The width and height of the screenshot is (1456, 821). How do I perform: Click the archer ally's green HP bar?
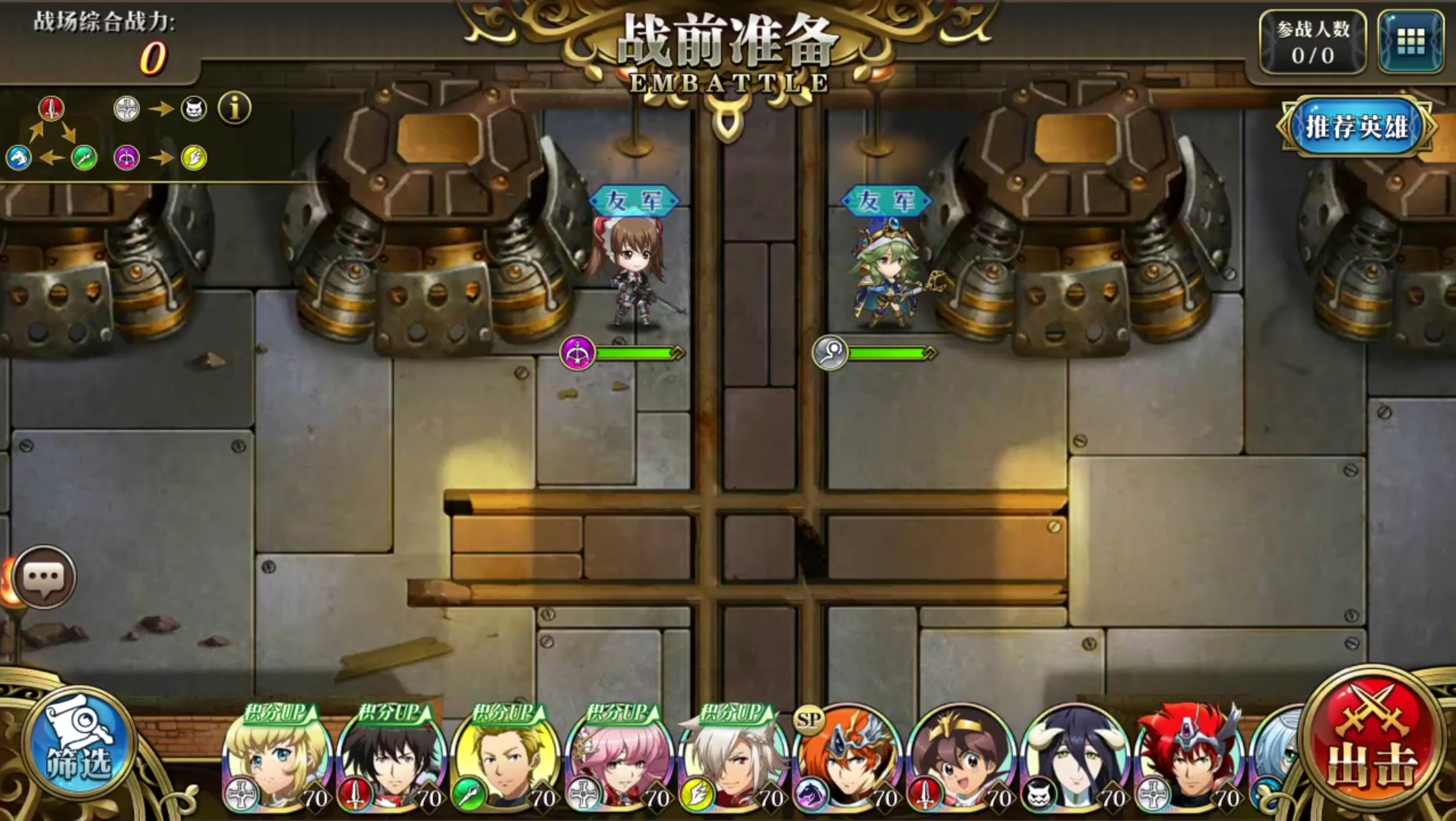(637, 353)
